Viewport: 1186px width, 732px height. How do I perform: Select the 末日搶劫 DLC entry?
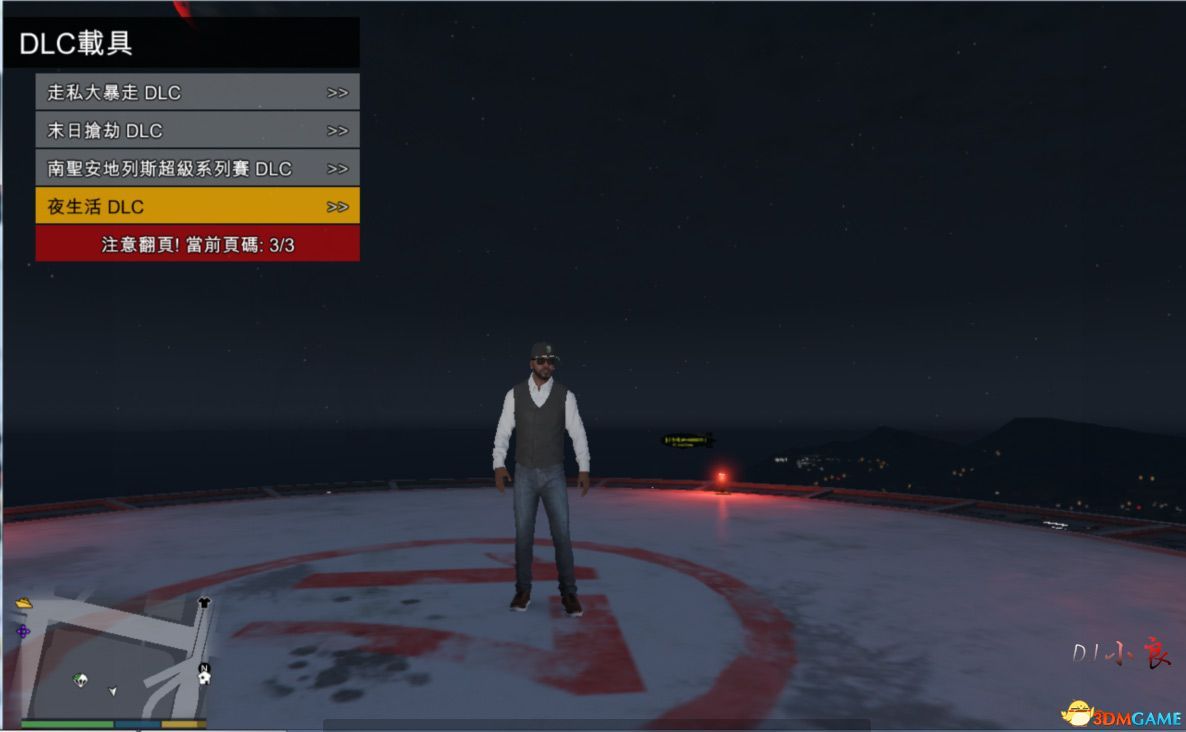pos(197,130)
